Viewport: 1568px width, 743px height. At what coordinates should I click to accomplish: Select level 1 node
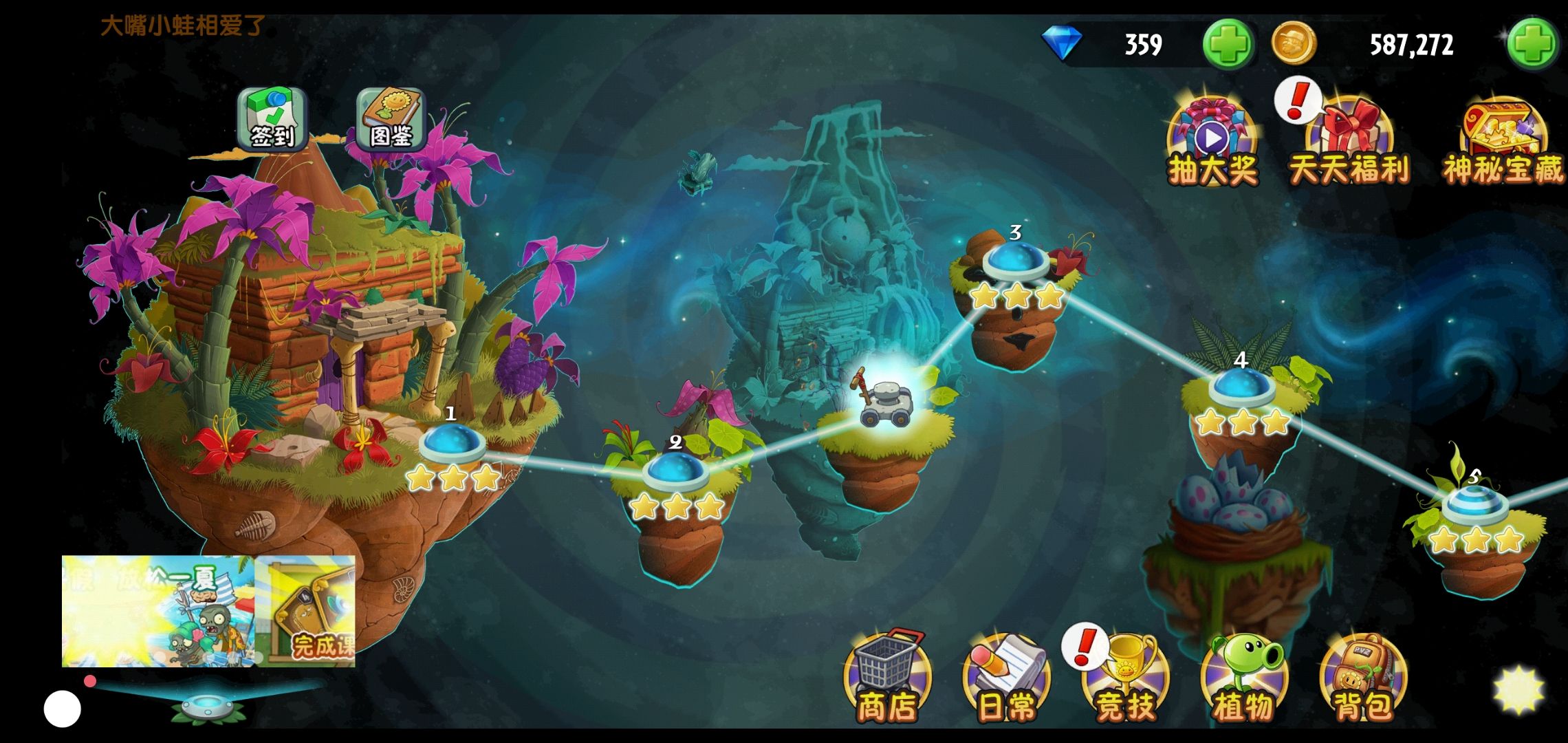[452, 444]
